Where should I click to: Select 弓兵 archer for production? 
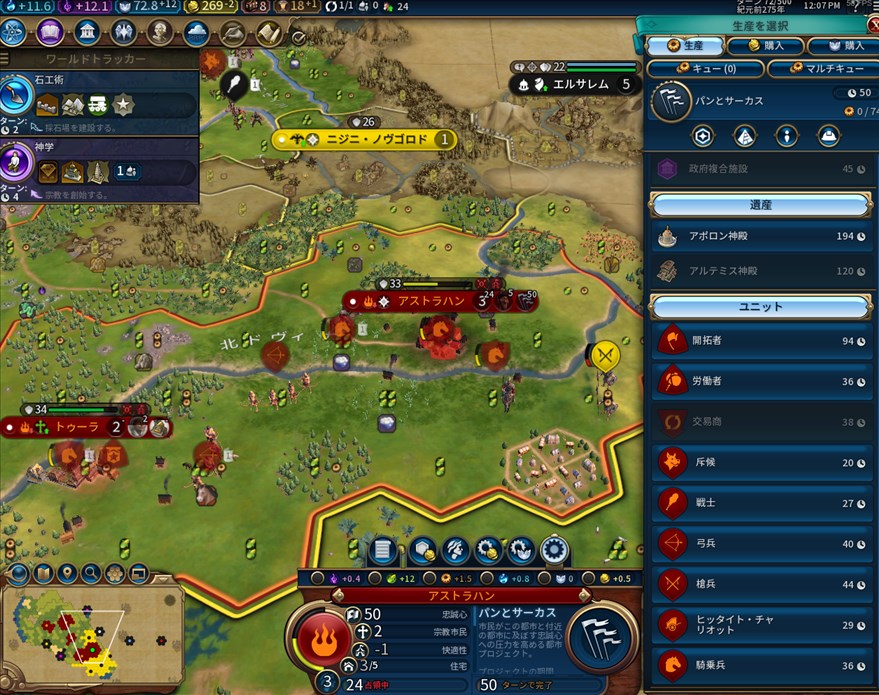[x=760, y=544]
